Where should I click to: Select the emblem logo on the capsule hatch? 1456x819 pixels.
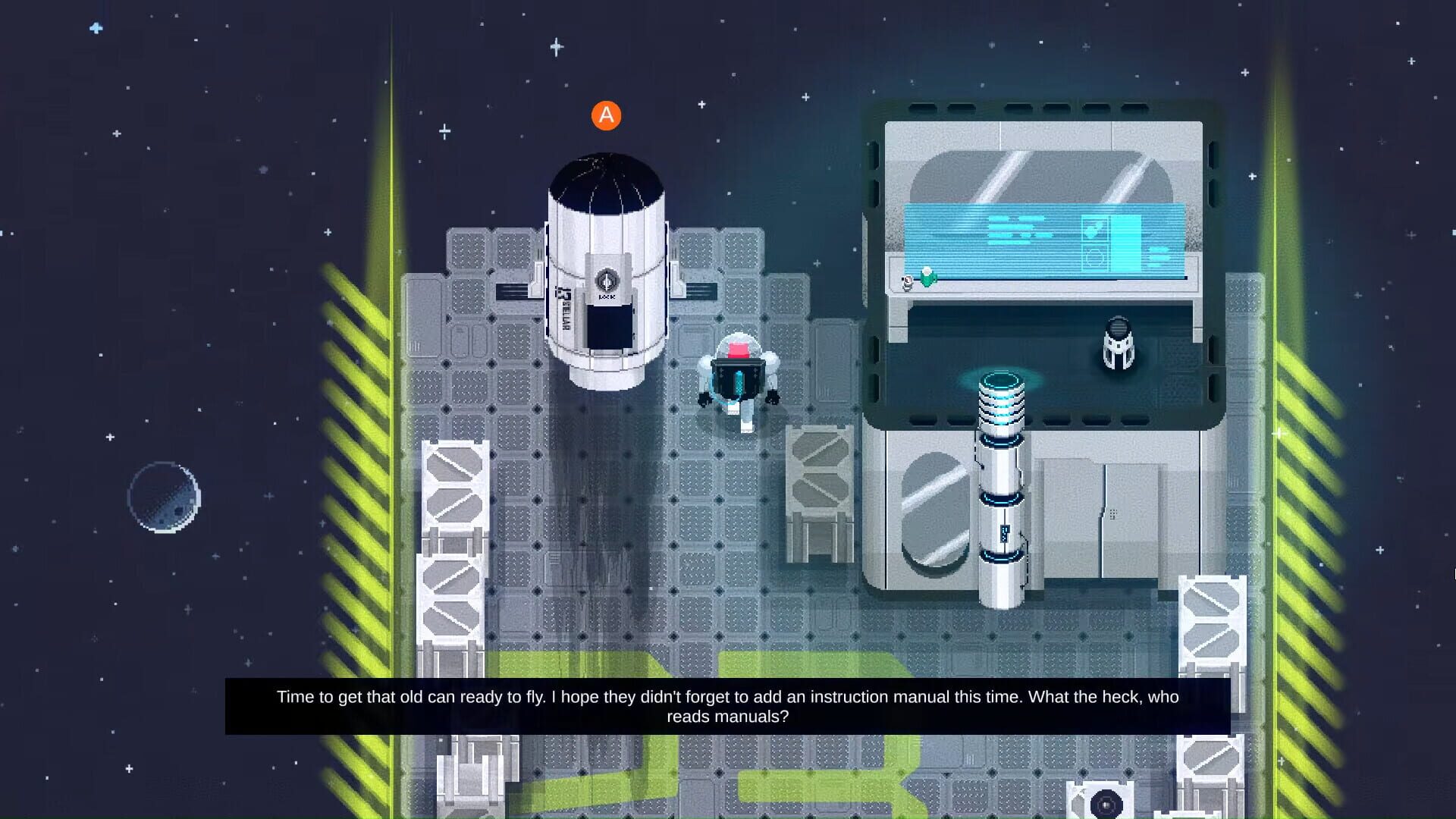click(x=607, y=280)
